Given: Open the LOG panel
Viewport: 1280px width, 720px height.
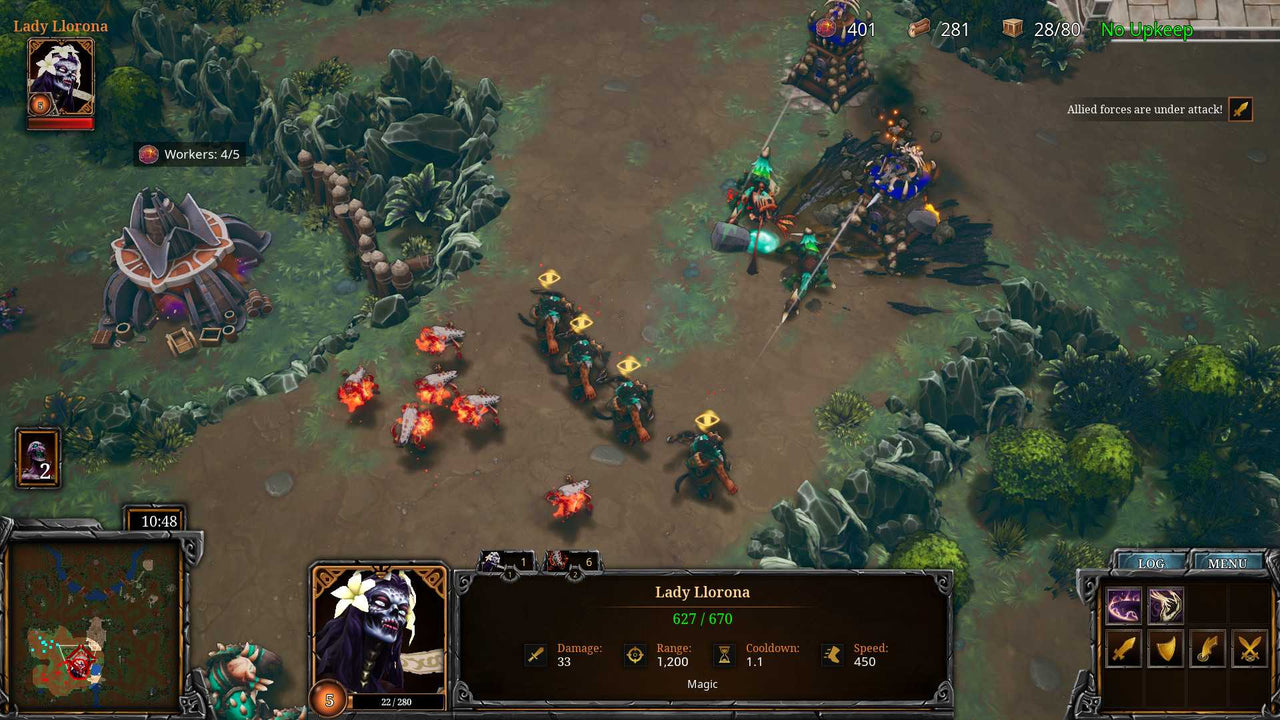Looking at the screenshot, I should pos(1150,563).
